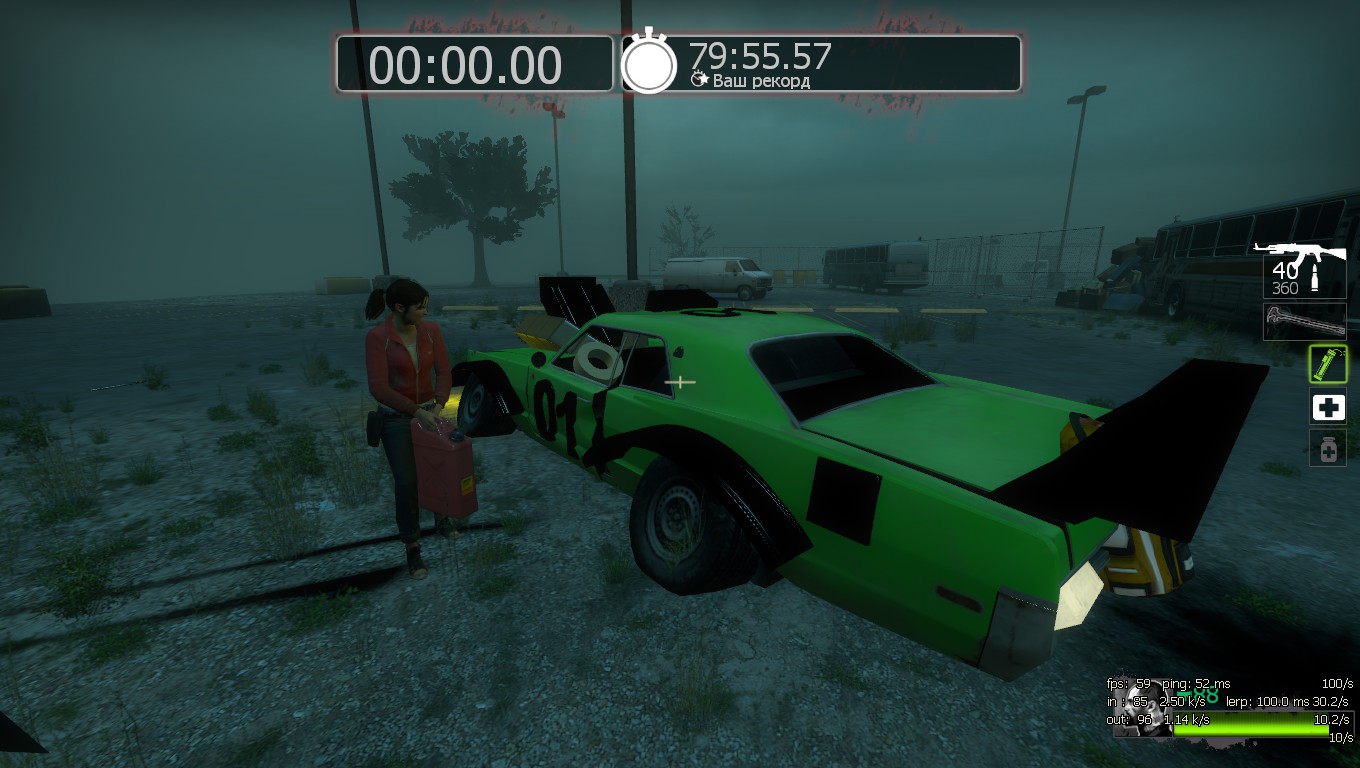Click the stopwatch icon by the record time
This screenshot has width=1360, height=768.
[x=649, y=62]
